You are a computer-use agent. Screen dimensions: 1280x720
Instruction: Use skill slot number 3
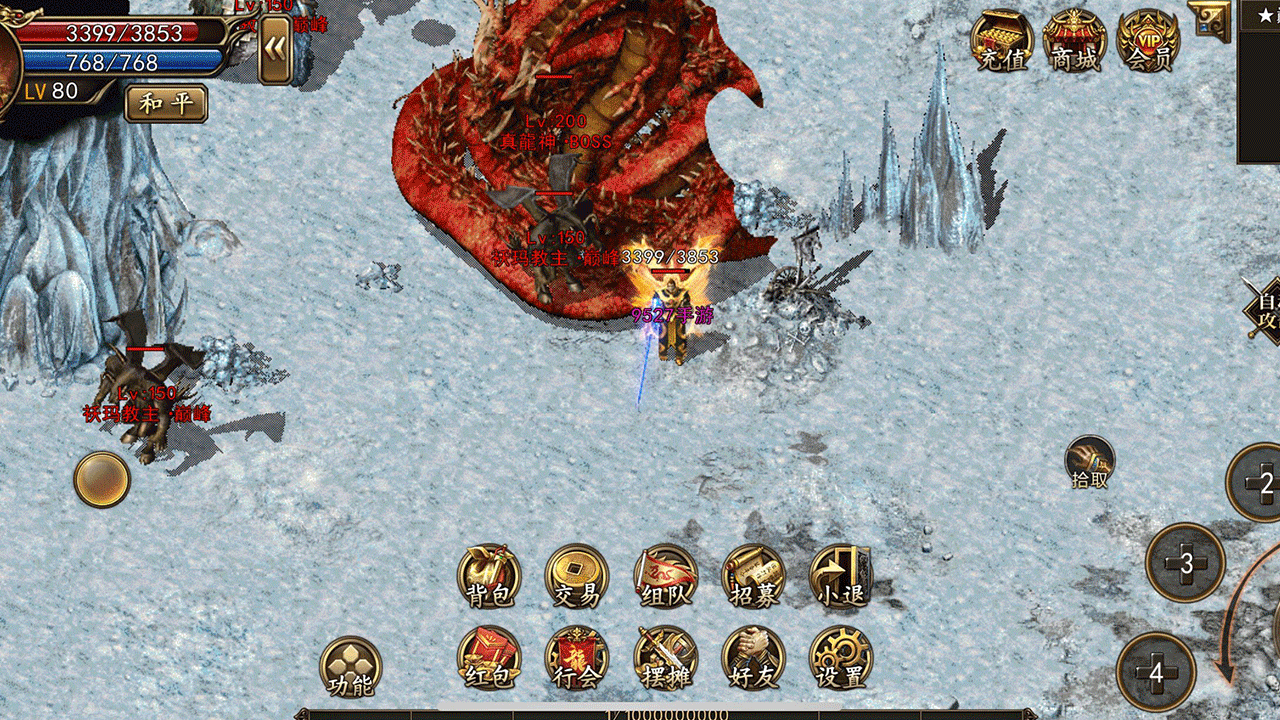coord(1186,563)
